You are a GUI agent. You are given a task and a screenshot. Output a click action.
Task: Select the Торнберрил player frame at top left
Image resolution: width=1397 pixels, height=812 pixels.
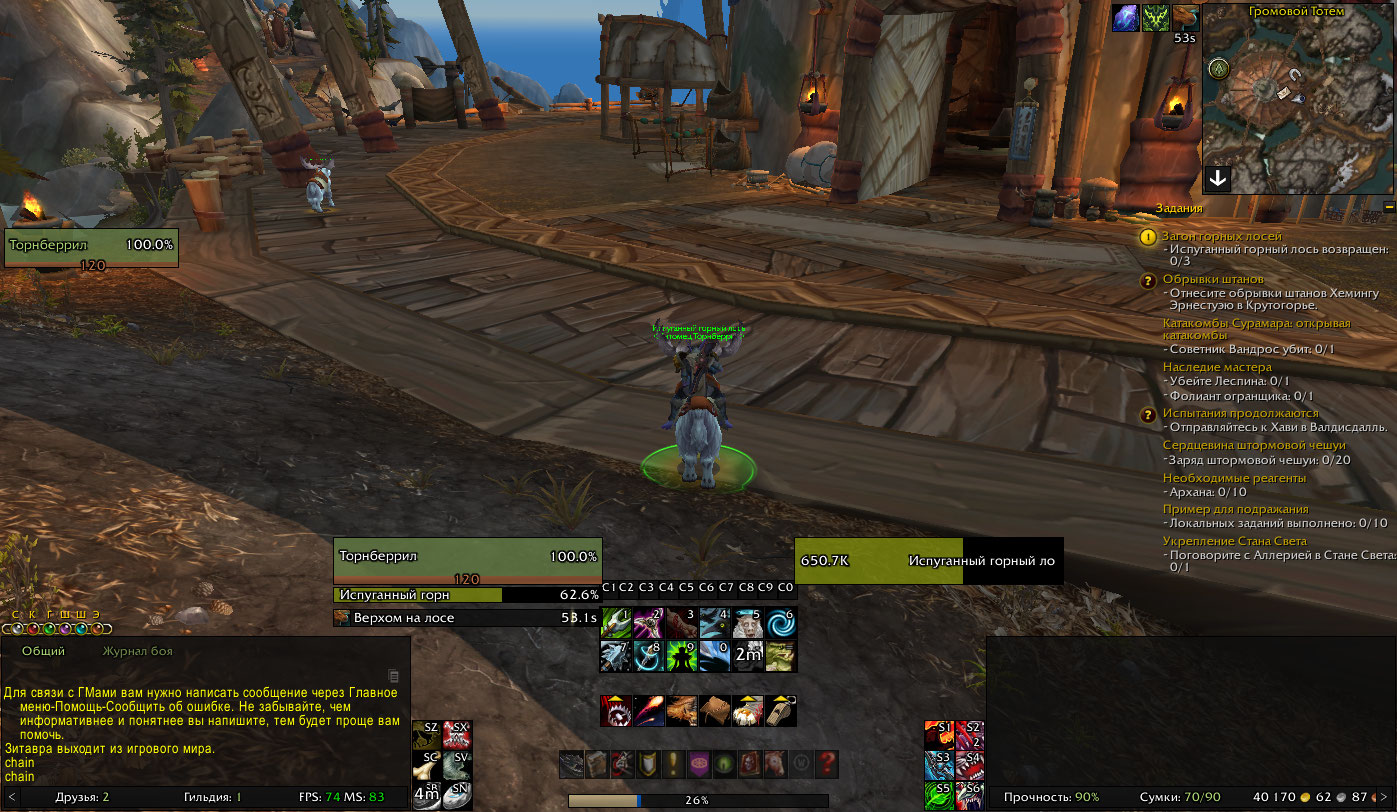pos(91,249)
